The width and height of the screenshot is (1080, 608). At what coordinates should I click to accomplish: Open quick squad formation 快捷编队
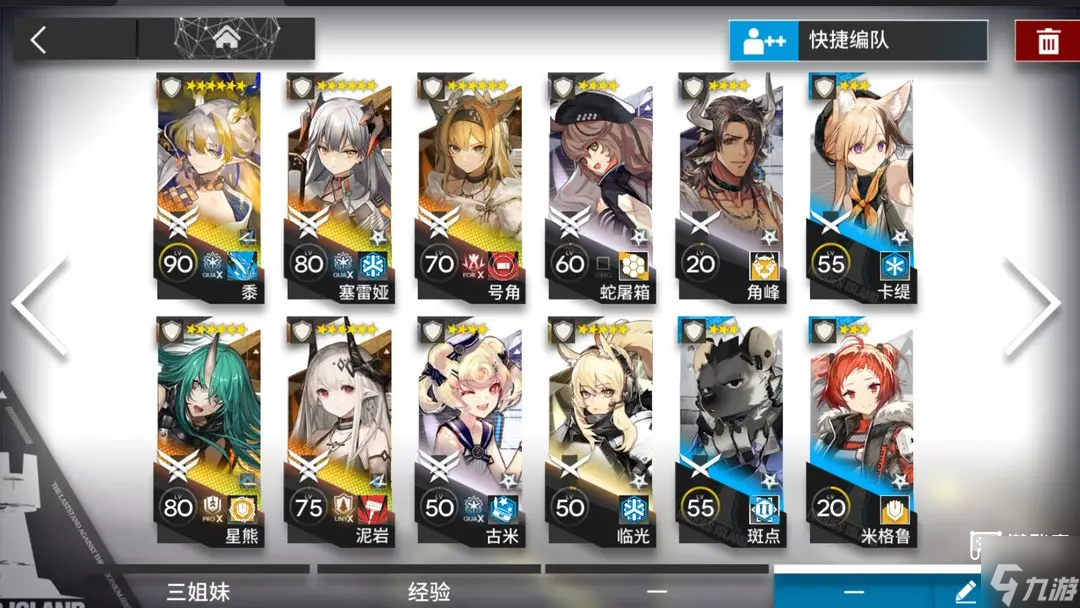point(858,41)
